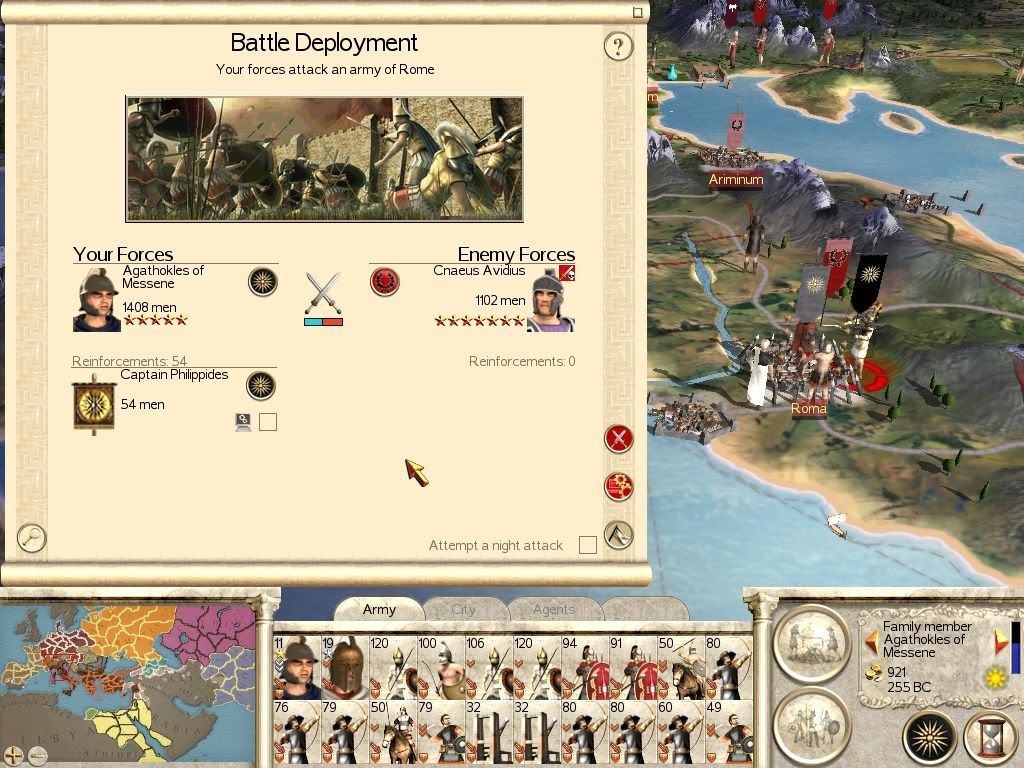Pick the 49-man unit card

(728, 732)
